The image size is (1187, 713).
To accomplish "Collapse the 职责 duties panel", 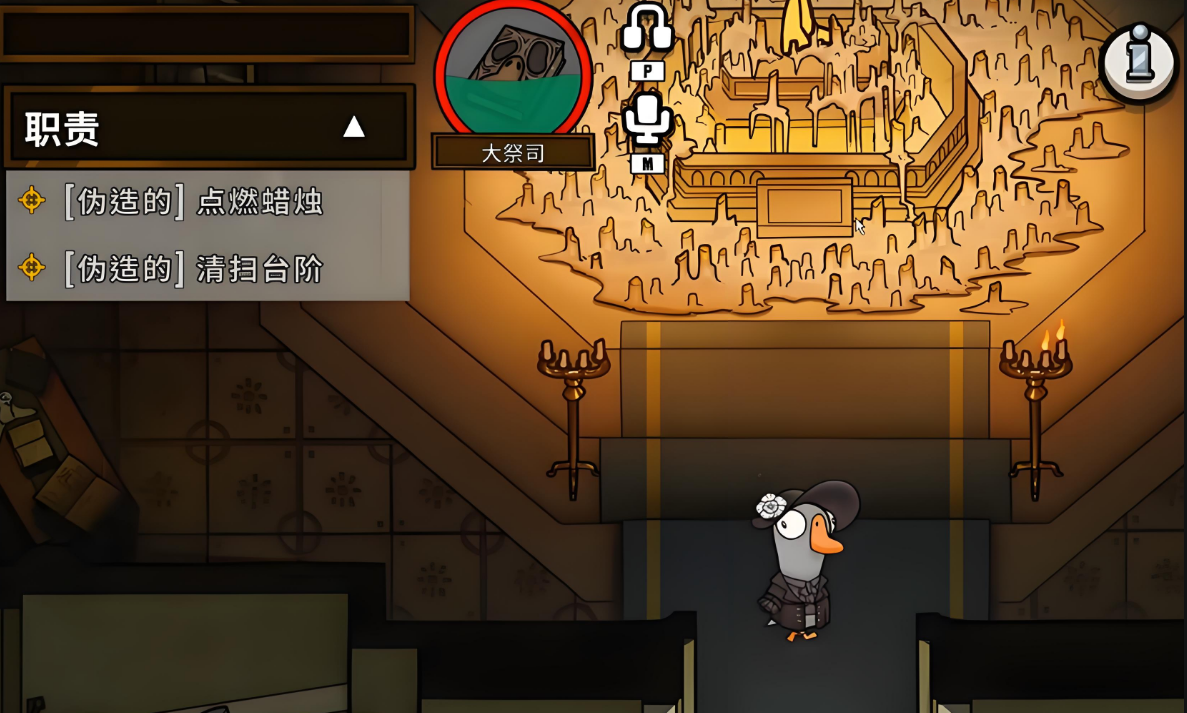I will click(x=354, y=127).
